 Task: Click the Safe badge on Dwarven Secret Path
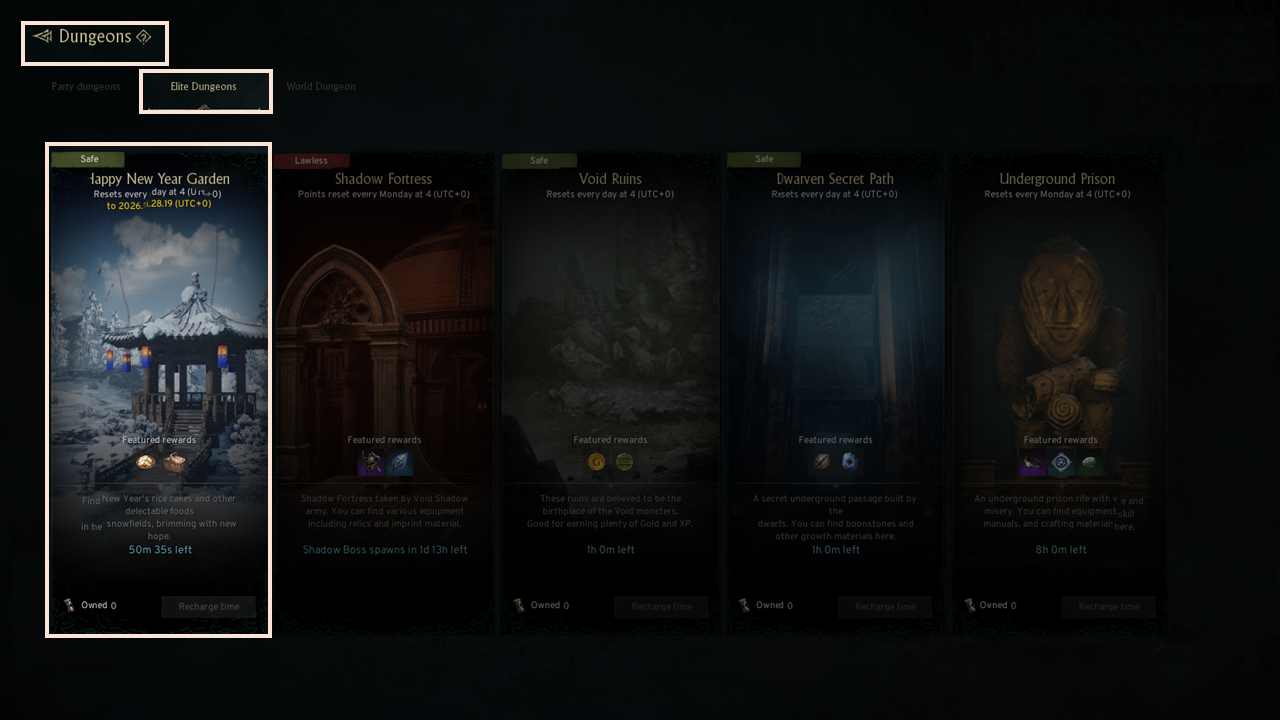763,159
